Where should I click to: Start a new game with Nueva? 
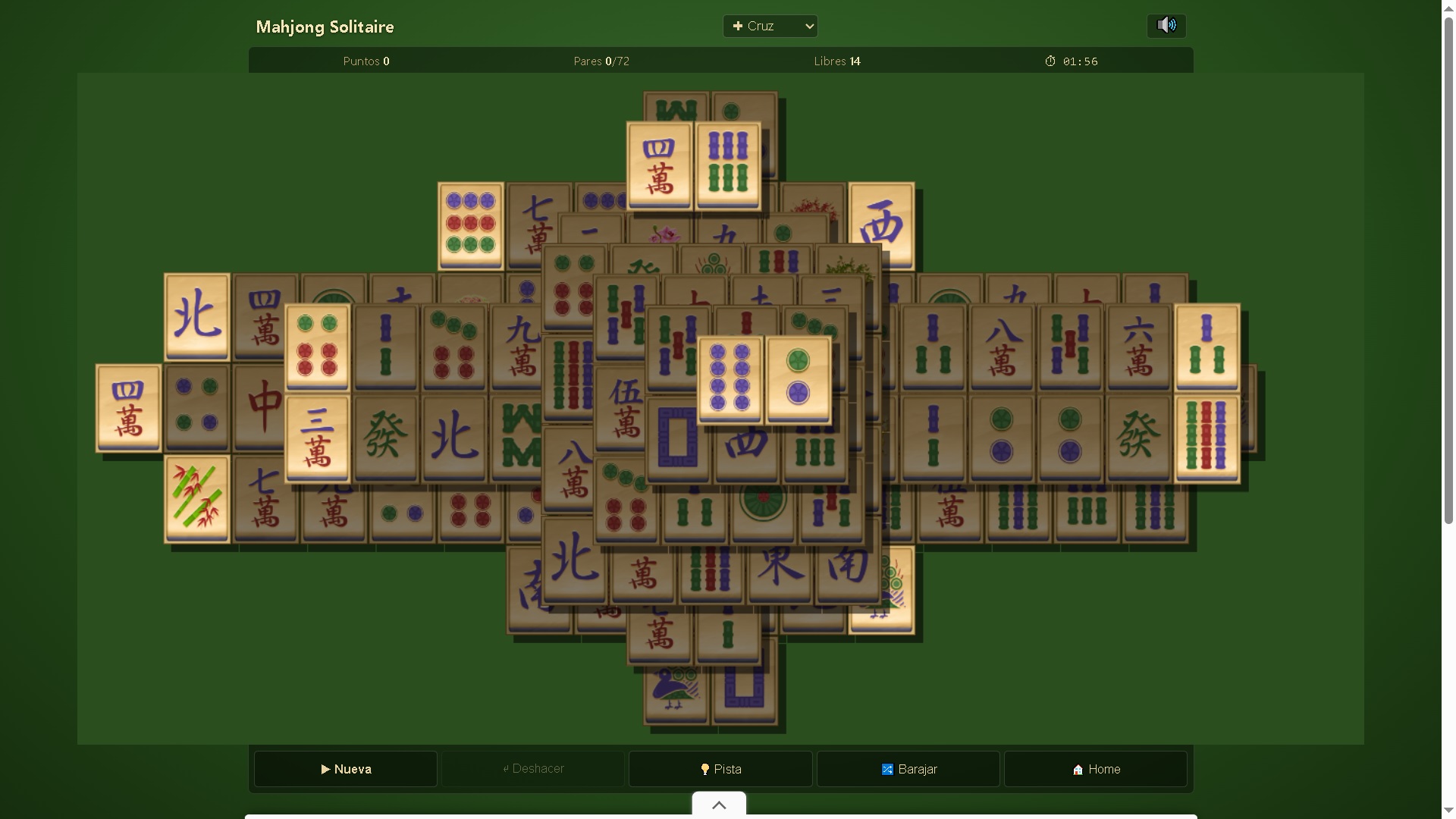[x=345, y=769]
